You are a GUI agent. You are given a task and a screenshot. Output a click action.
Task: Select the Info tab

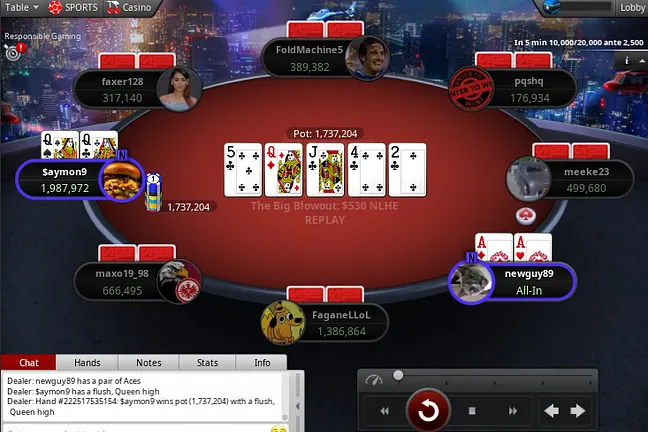click(262, 363)
